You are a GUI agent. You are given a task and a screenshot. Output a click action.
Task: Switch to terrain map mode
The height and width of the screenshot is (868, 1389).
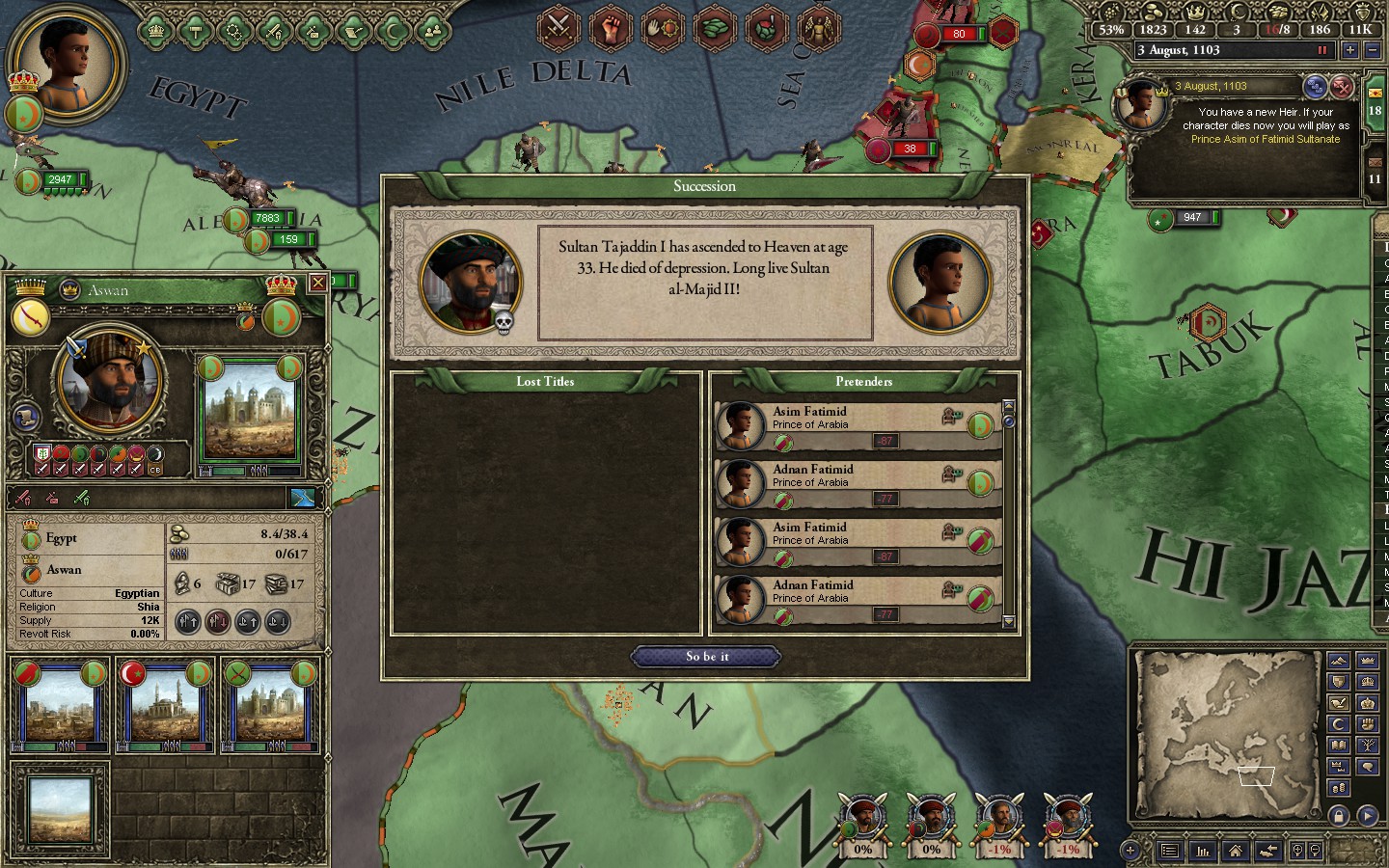(1338, 661)
